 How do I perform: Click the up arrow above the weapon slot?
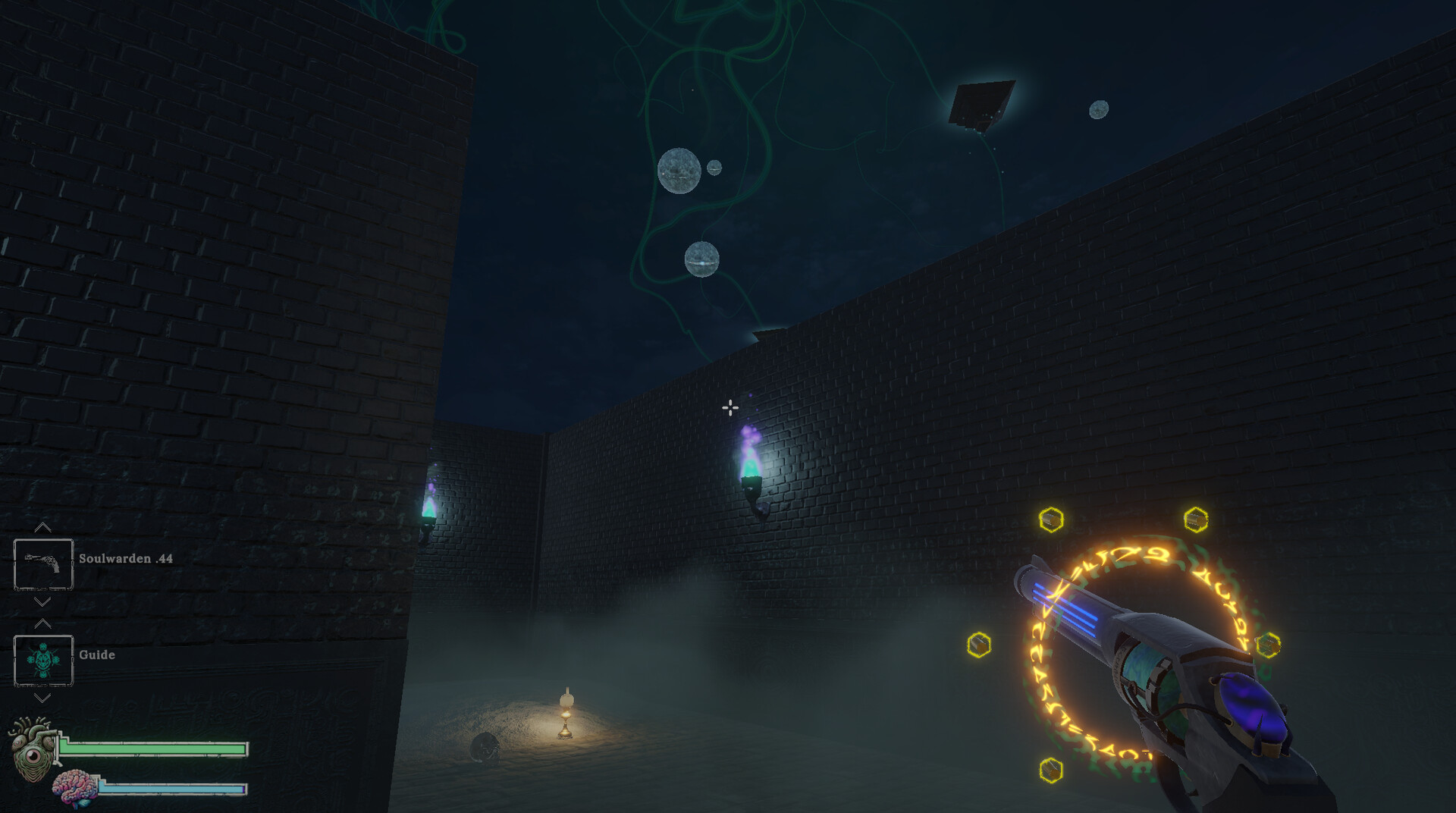tap(42, 527)
